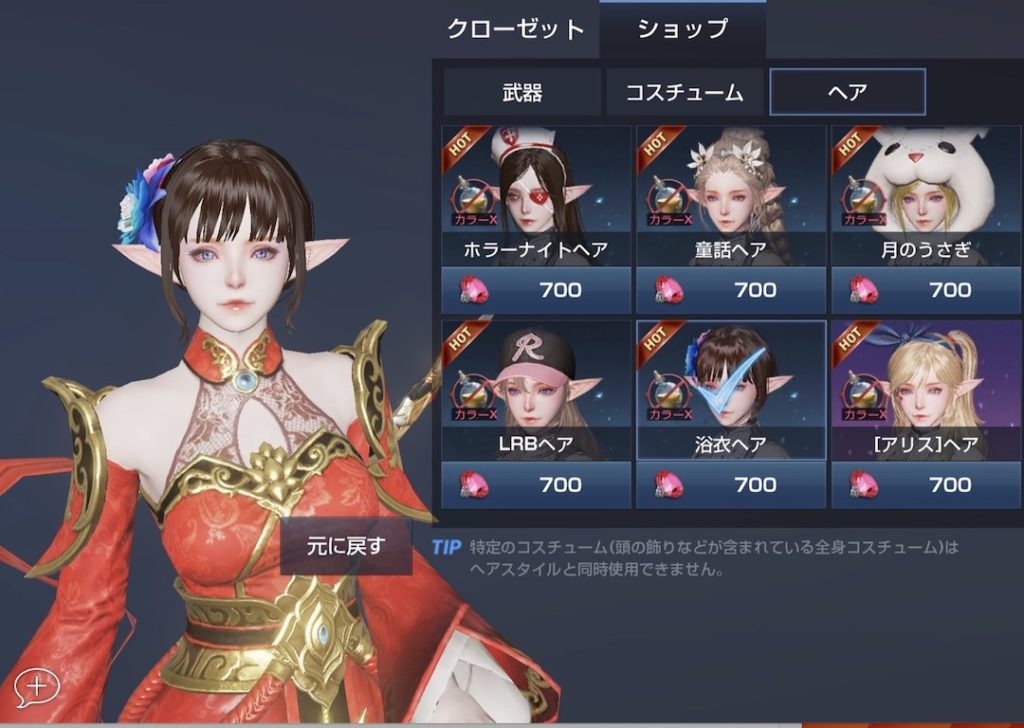Buy ホラーナイトヘア for 700 gems
The image size is (1024, 728).
click(x=536, y=290)
